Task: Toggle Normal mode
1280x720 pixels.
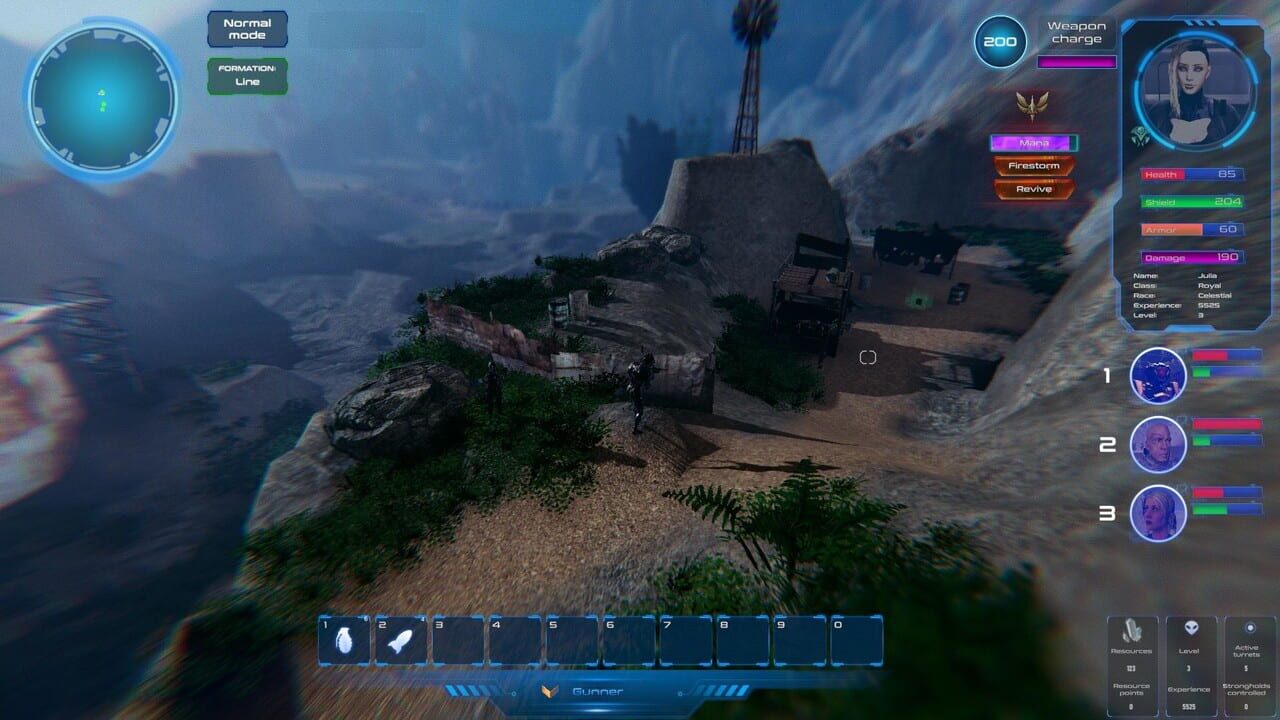Action: tap(246, 29)
